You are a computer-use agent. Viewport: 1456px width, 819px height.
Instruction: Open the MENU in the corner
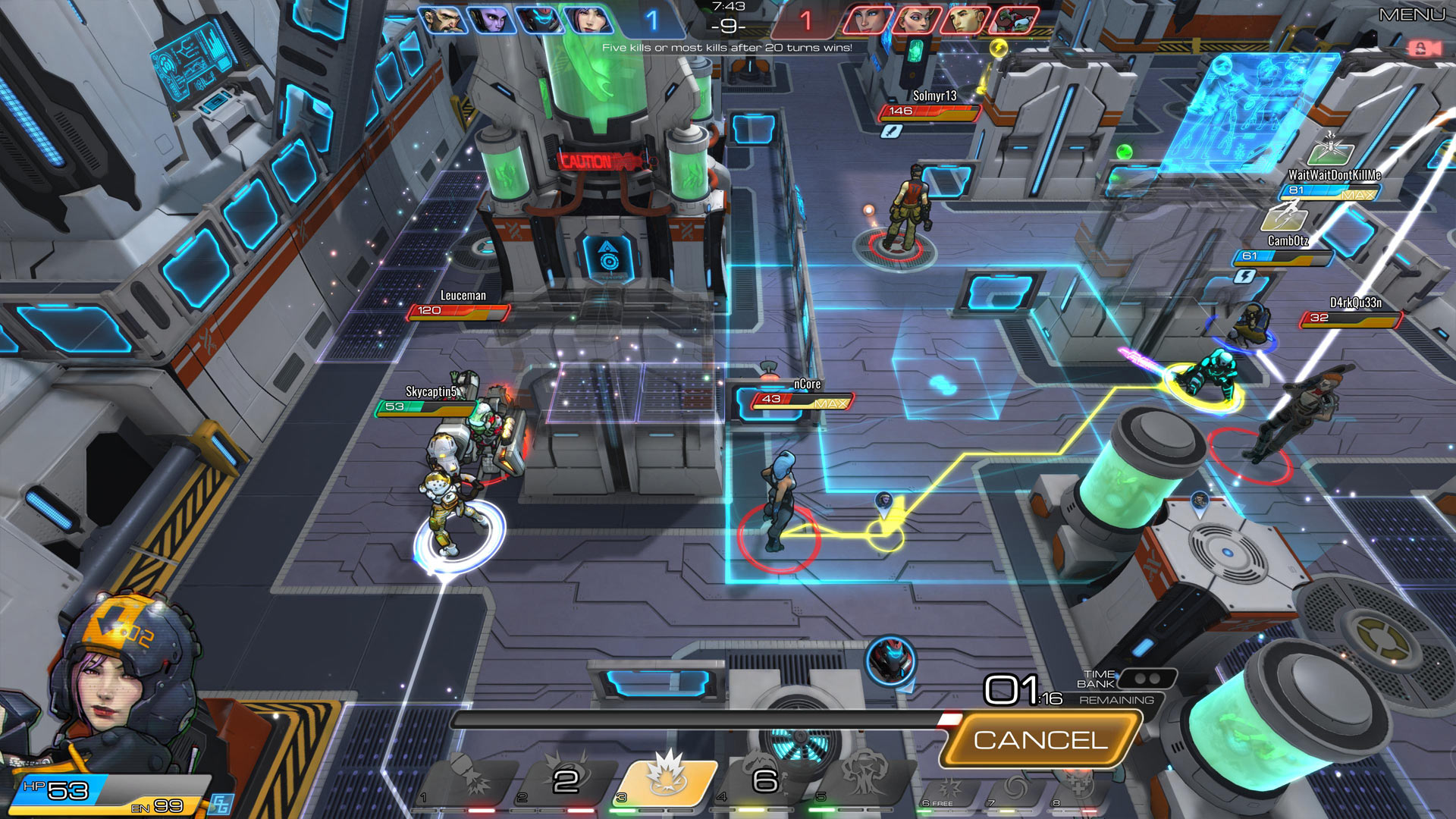[x=1411, y=14]
